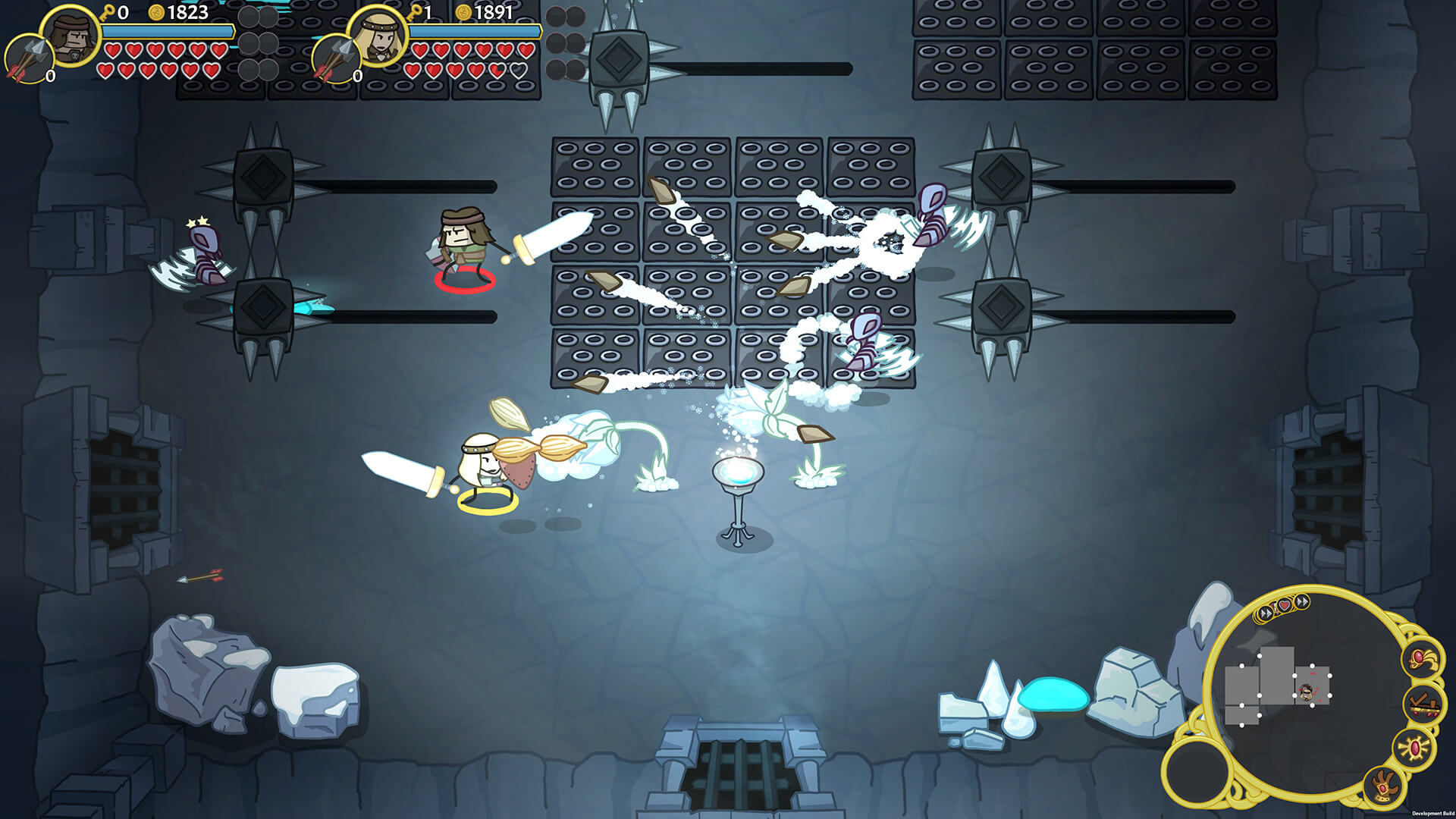Click the player marker on the minimap

[1306, 692]
